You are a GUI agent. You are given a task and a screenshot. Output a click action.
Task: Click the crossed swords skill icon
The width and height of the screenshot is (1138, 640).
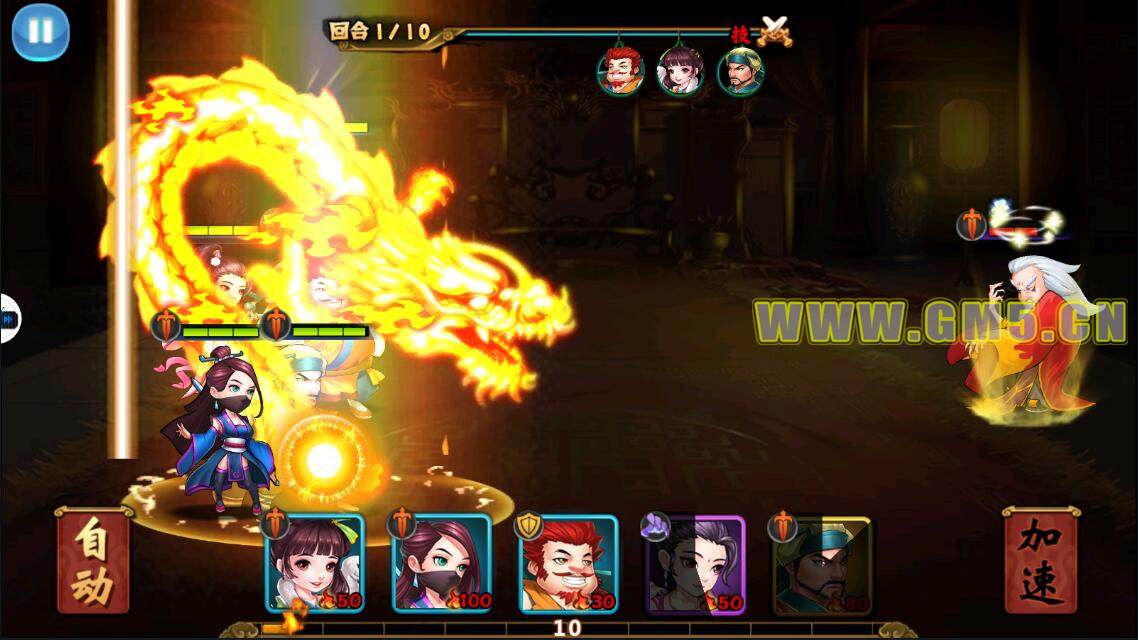(x=774, y=31)
